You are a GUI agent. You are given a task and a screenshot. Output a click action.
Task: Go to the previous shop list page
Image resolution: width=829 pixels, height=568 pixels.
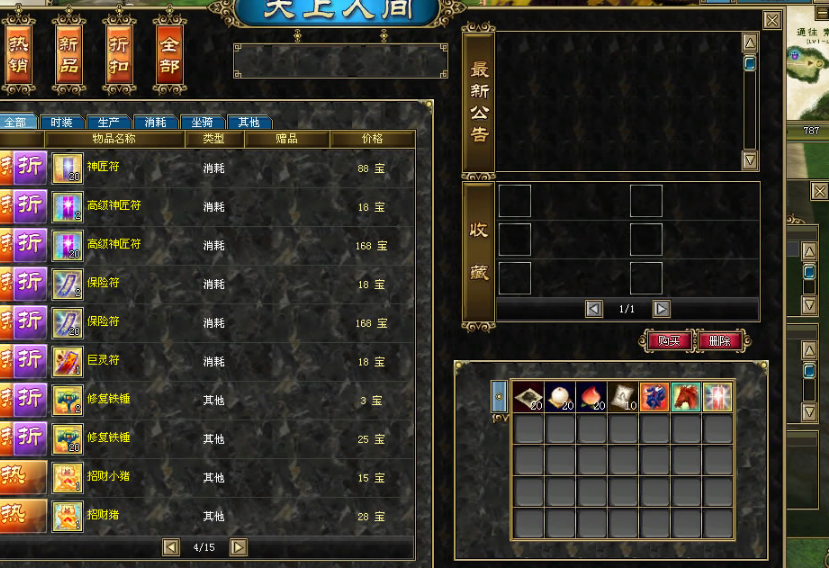171,547
